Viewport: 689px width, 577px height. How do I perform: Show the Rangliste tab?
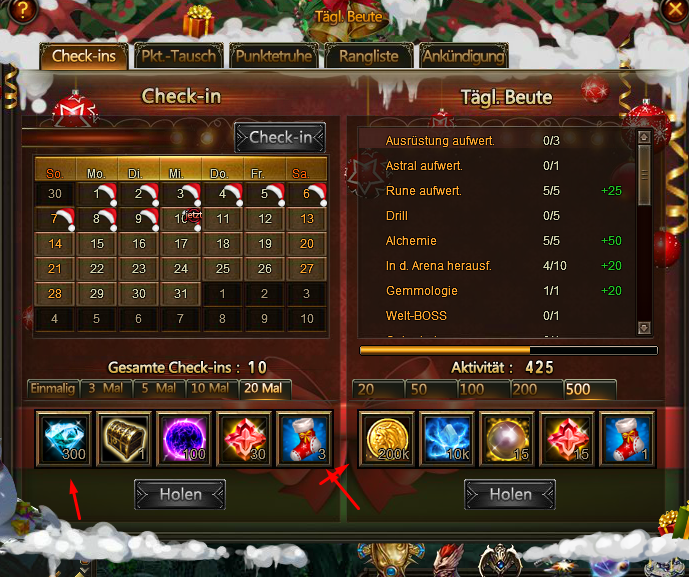click(x=368, y=56)
